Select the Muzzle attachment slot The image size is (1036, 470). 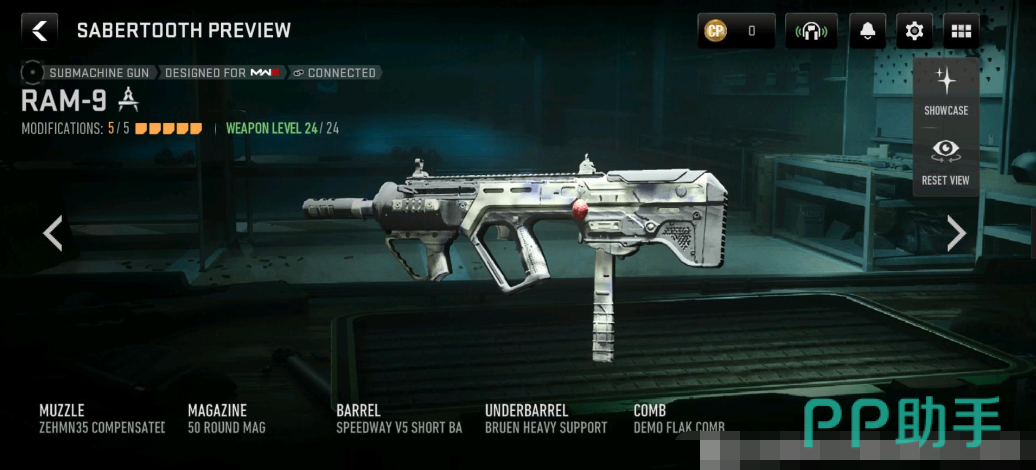point(102,419)
